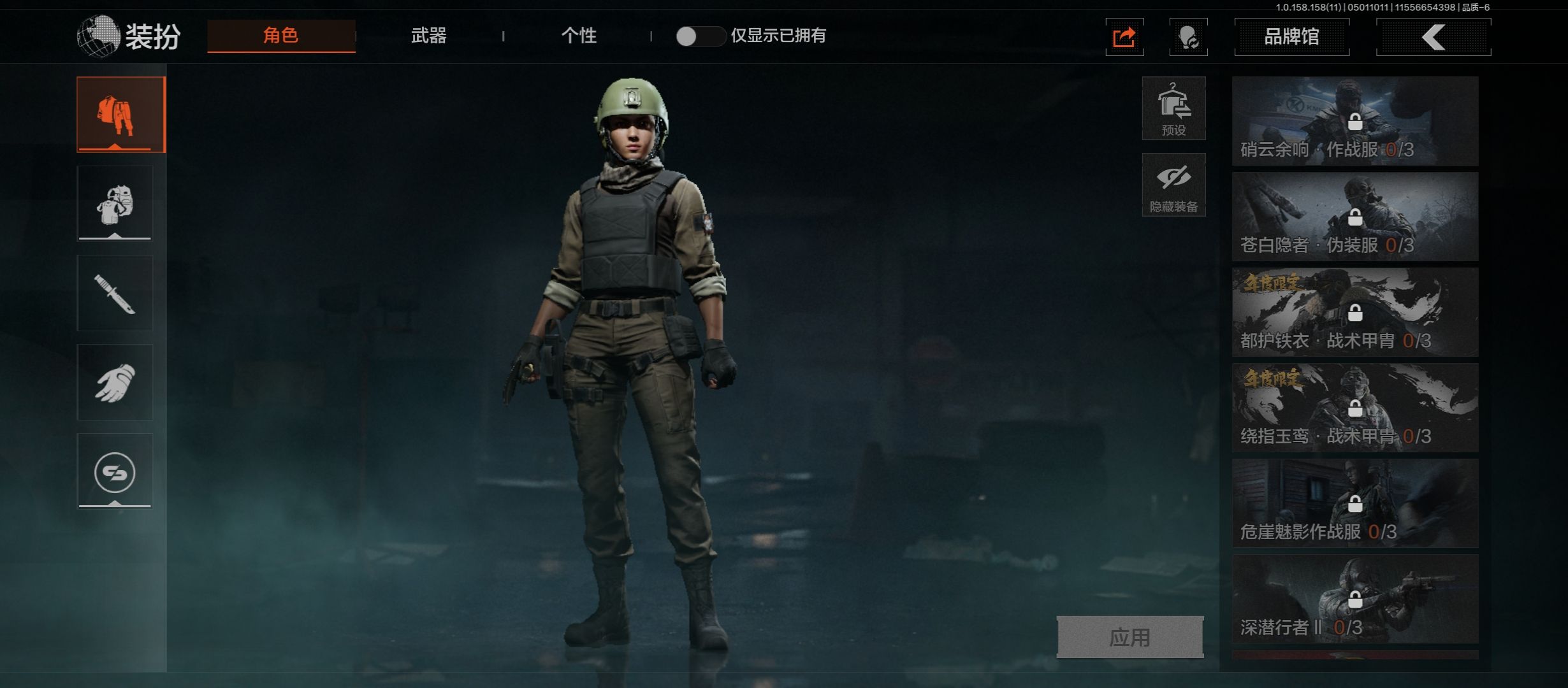
Task: Select the combat knife category
Action: (x=115, y=293)
